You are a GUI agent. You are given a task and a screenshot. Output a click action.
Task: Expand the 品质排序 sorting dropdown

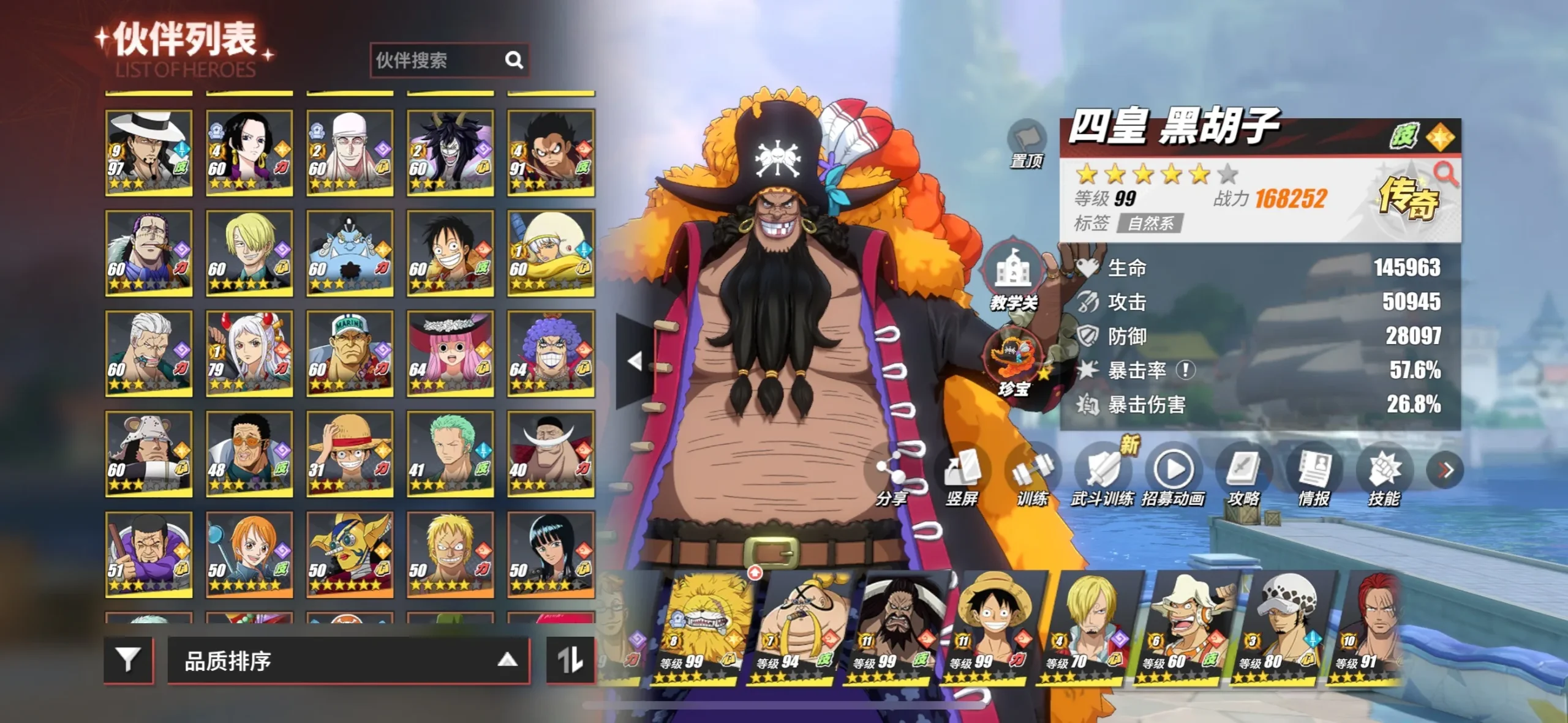(x=348, y=661)
